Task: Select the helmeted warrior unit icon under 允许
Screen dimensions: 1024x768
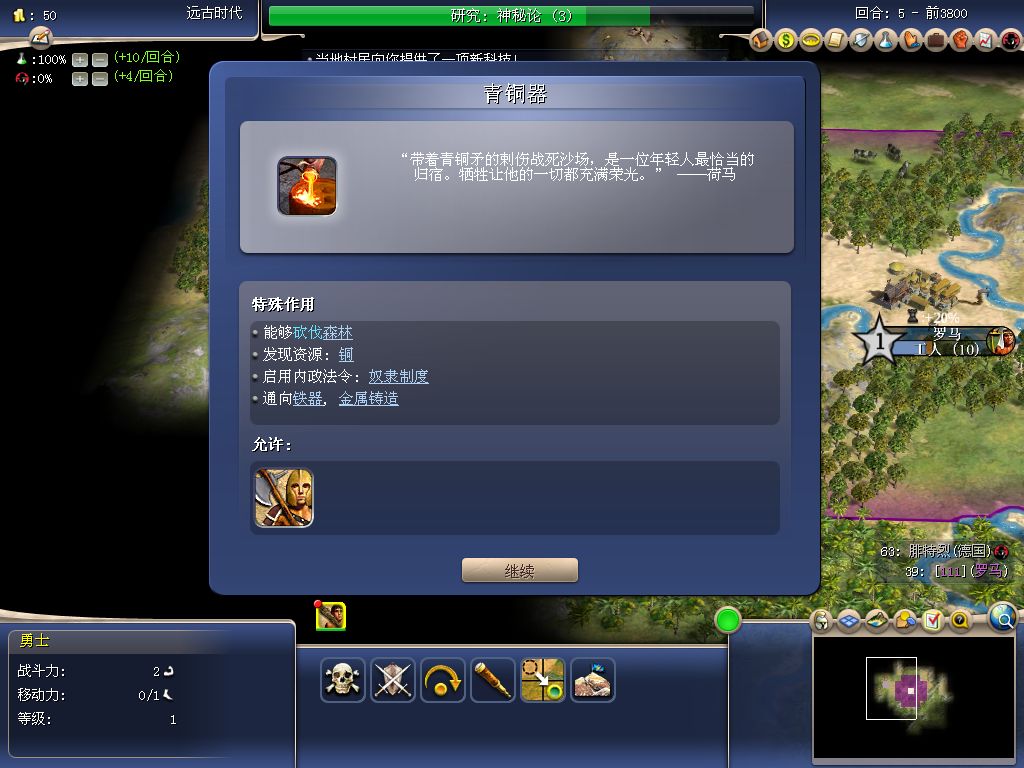Action: [x=284, y=498]
